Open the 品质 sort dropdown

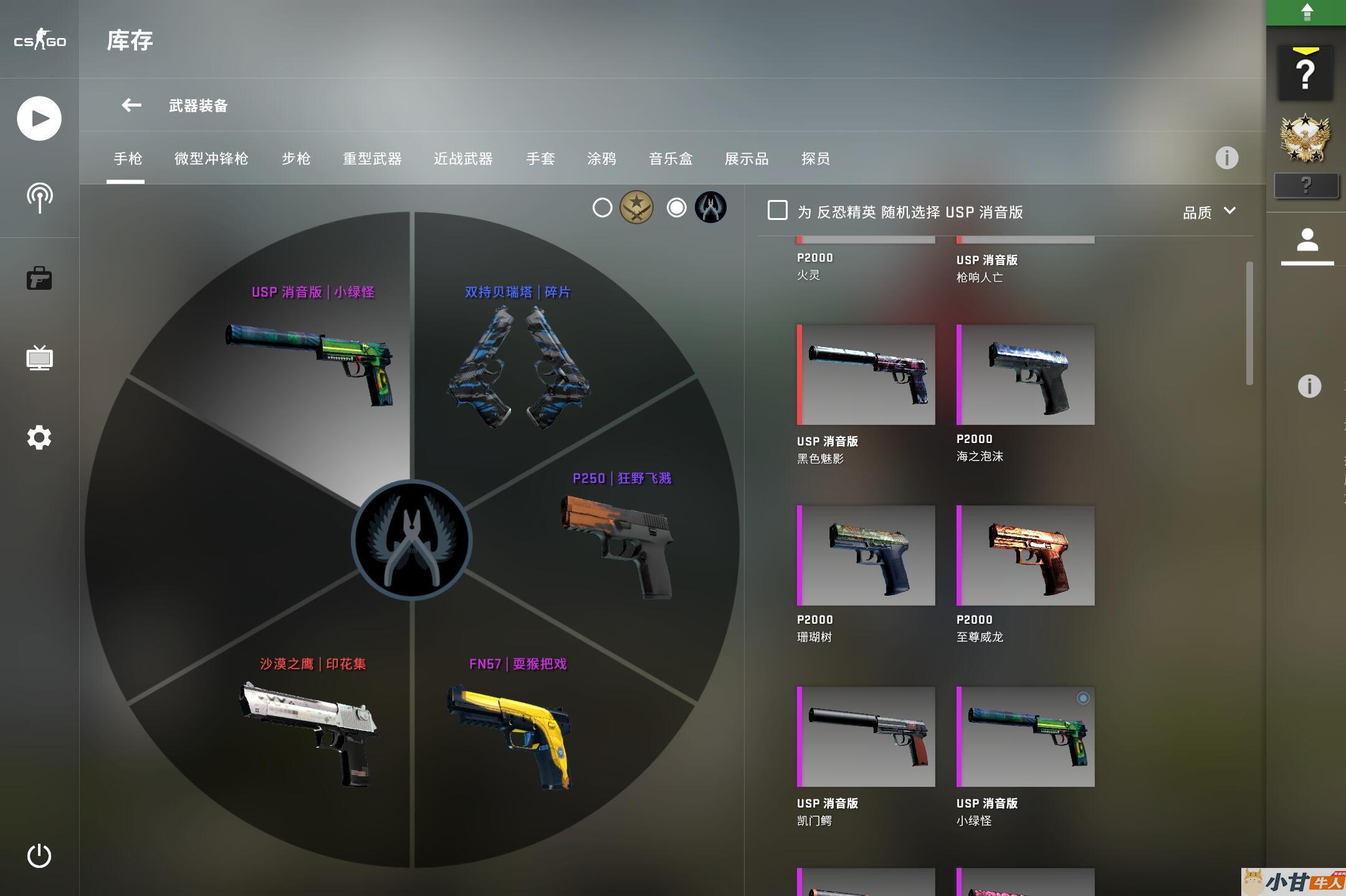(1209, 212)
